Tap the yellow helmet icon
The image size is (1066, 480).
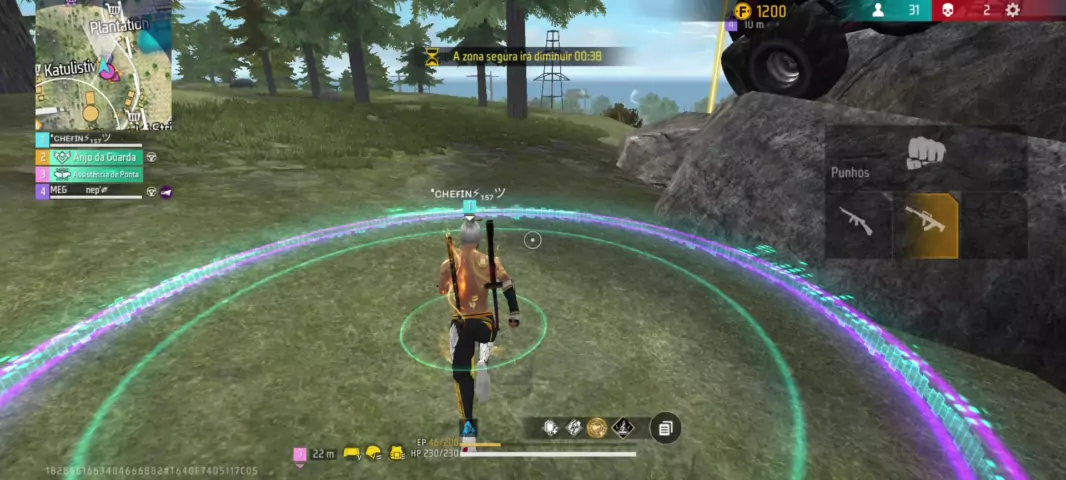pyautogui.click(x=374, y=454)
